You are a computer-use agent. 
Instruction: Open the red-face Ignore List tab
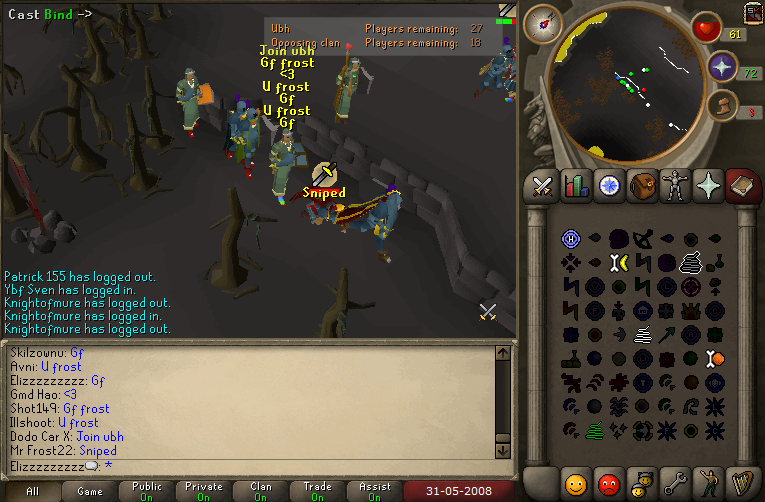coord(608,483)
